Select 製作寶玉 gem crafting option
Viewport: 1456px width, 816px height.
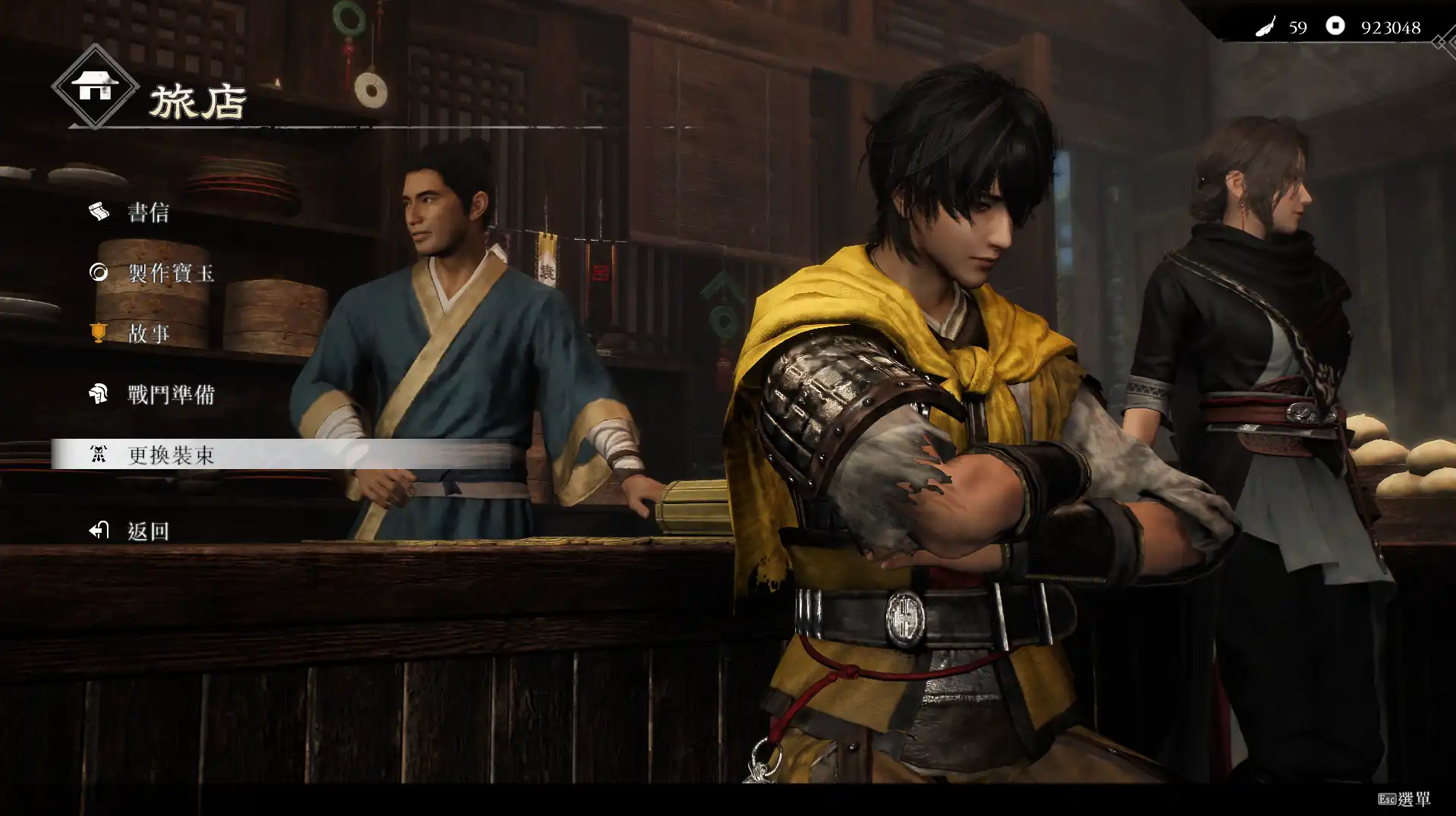pos(171,273)
